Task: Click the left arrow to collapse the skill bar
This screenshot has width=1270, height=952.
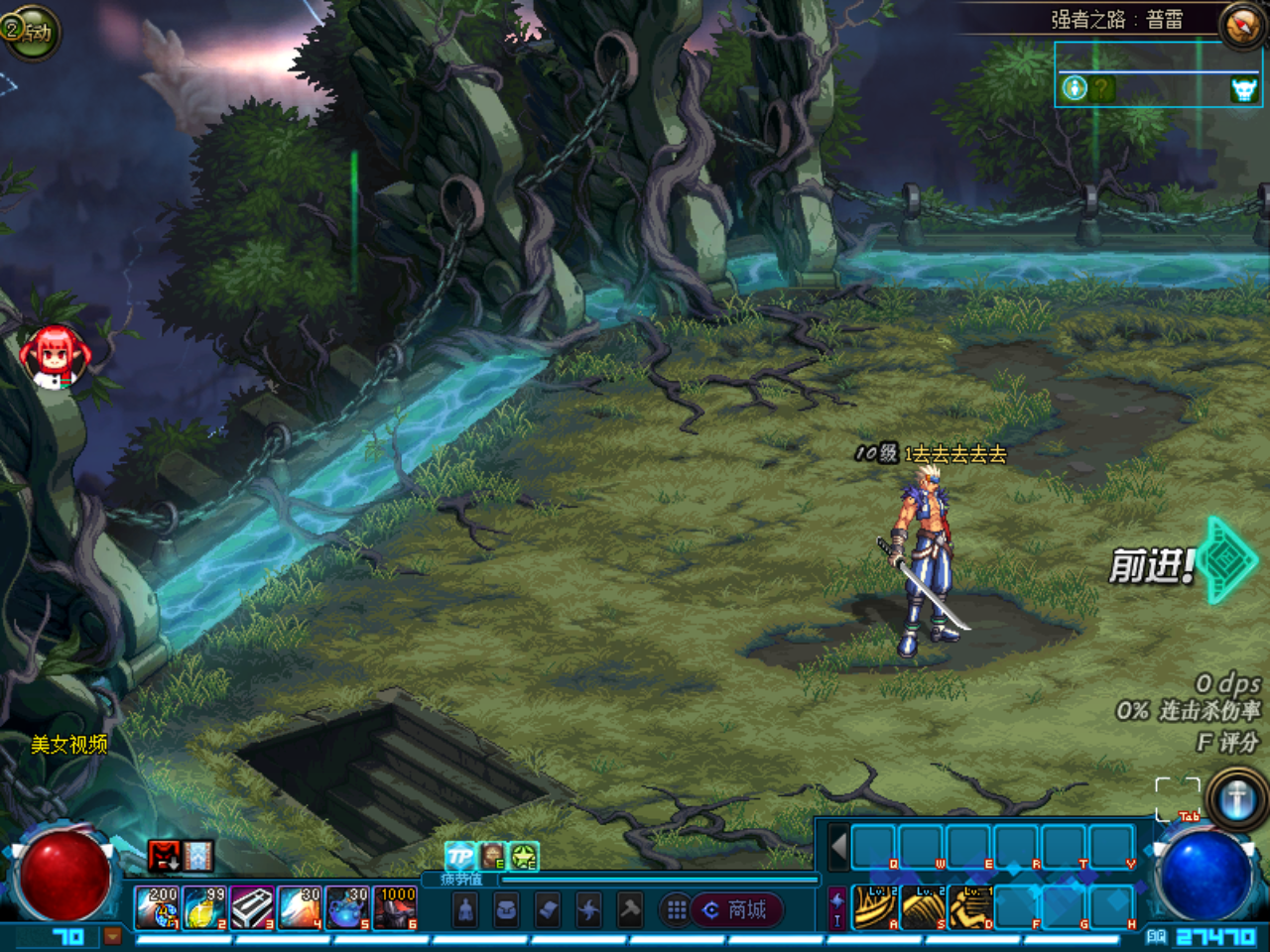Action: click(838, 847)
